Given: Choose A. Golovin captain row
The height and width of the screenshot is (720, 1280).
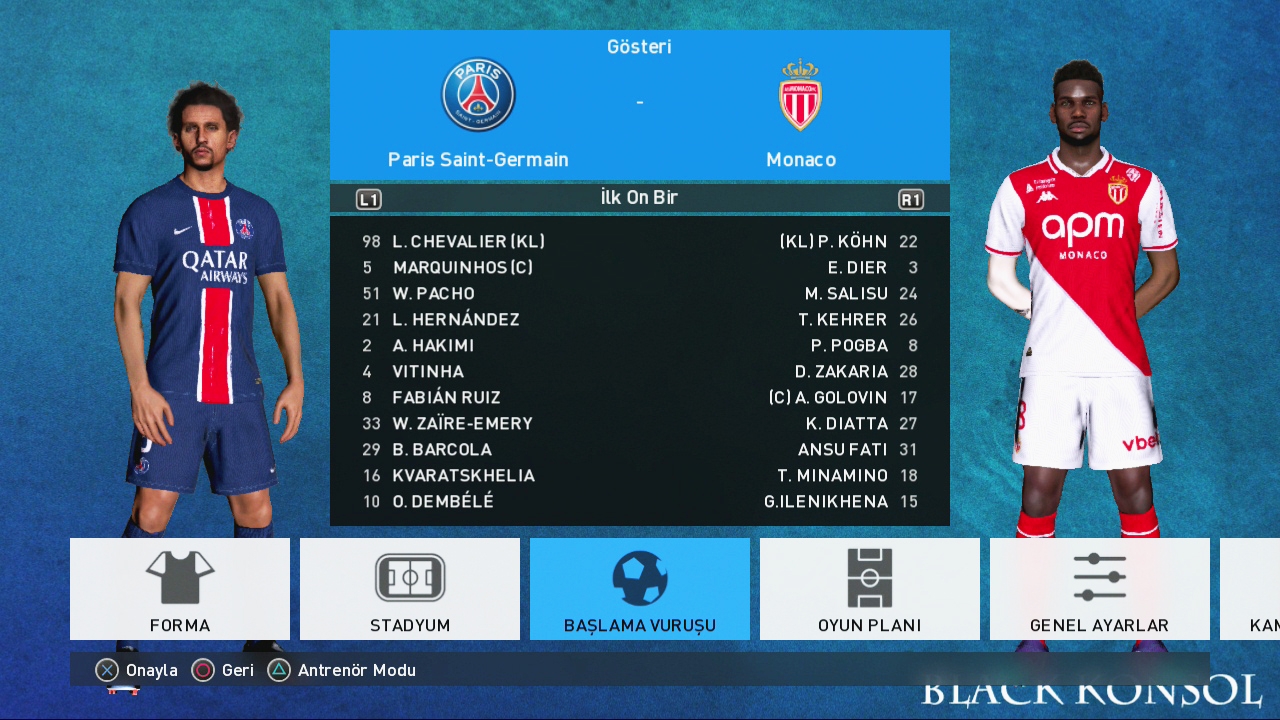Looking at the screenshot, I should [x=828, y=397].
